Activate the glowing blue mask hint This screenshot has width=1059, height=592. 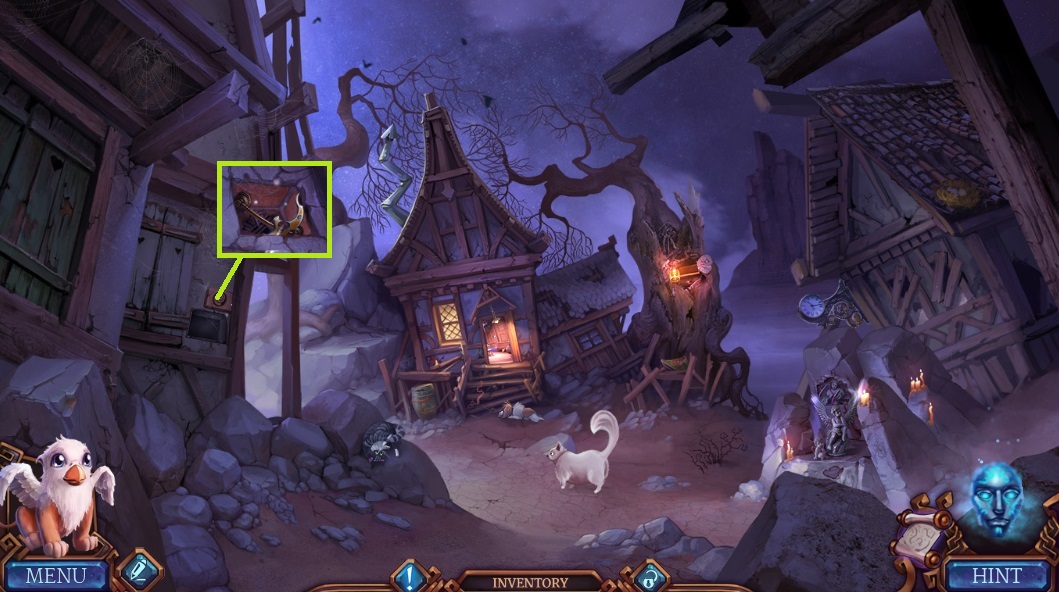pos(1000,500)
